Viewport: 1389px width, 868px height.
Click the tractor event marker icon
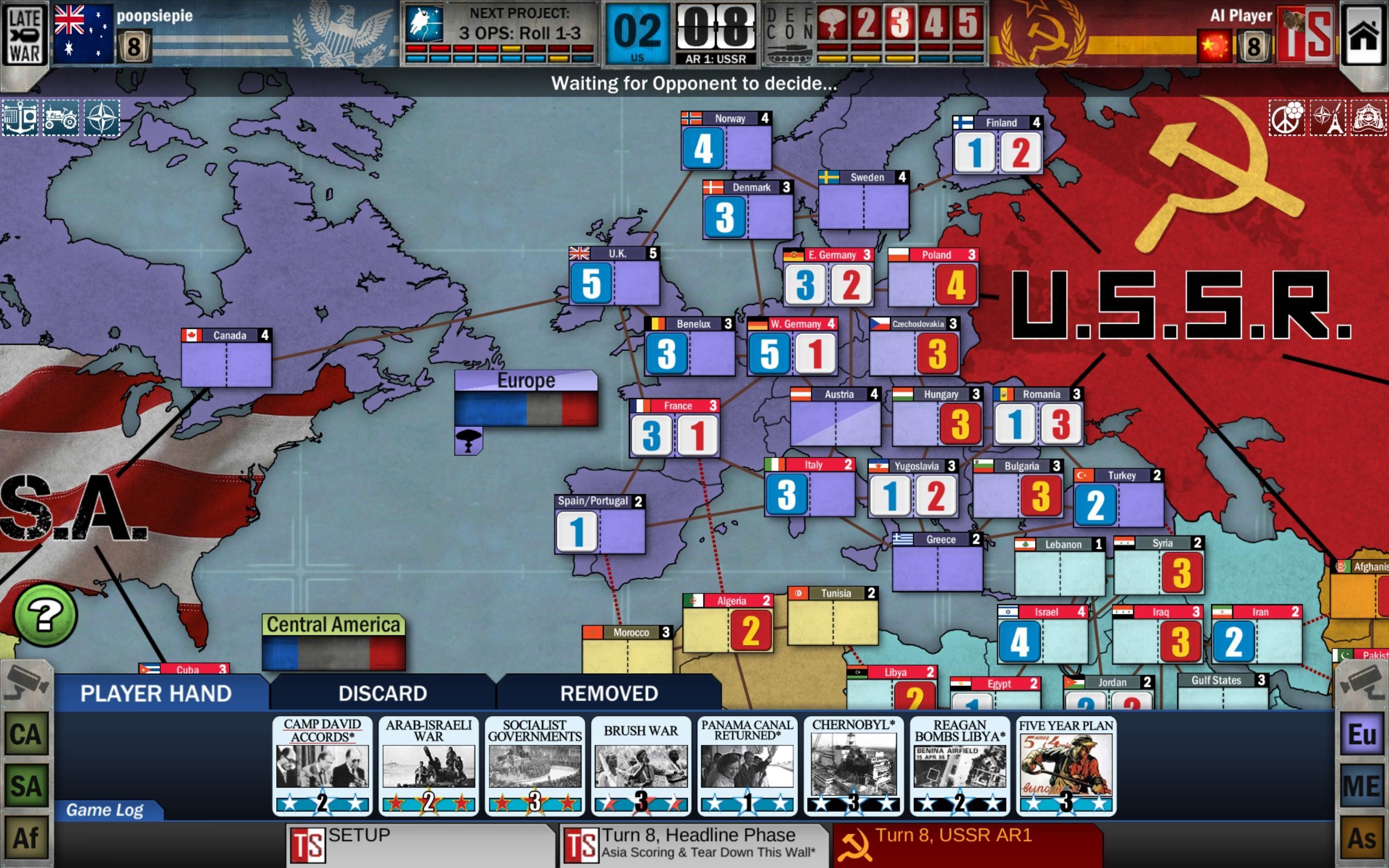click(x=61, y=119)
